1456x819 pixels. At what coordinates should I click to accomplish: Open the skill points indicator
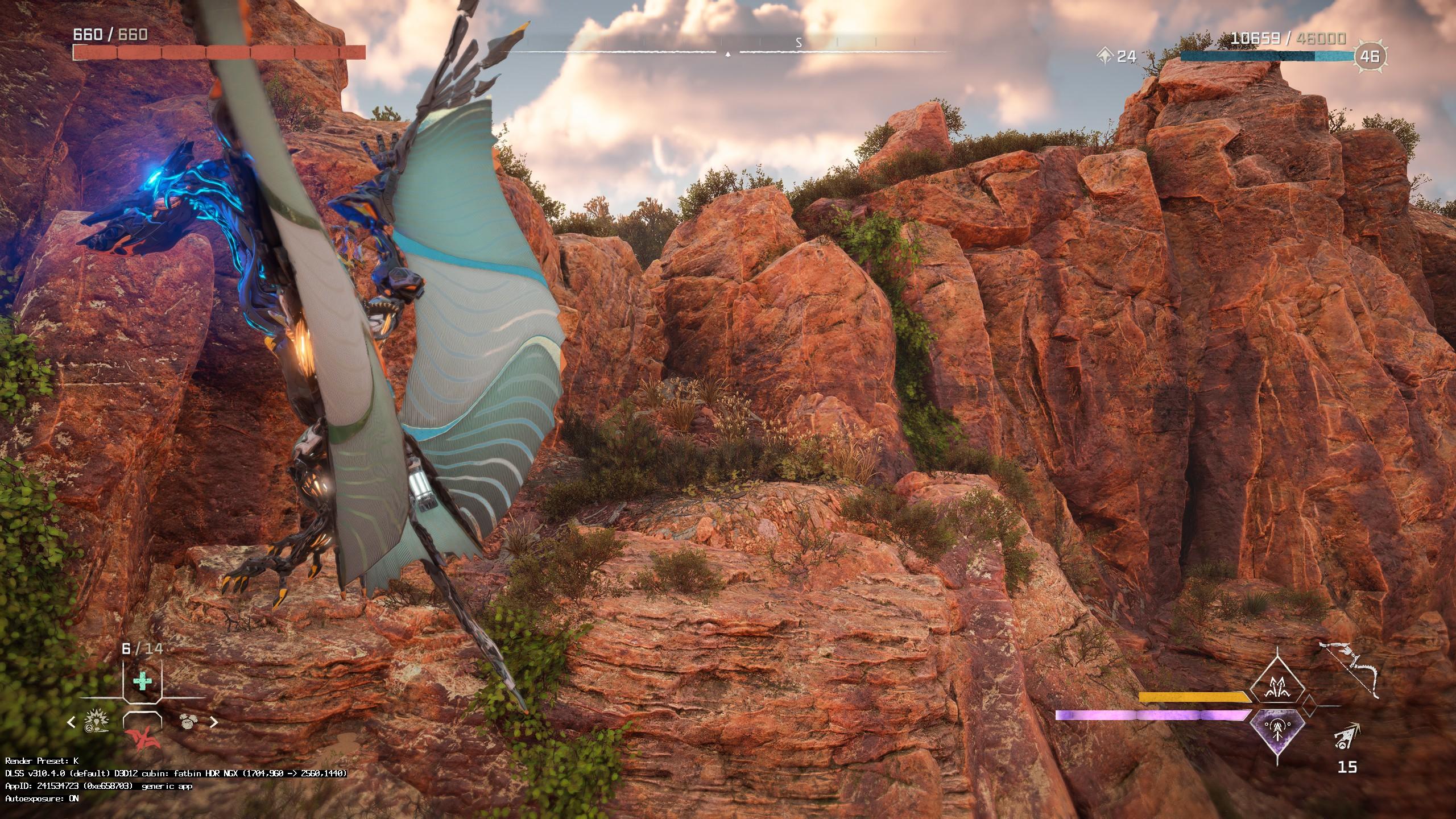1116,56
